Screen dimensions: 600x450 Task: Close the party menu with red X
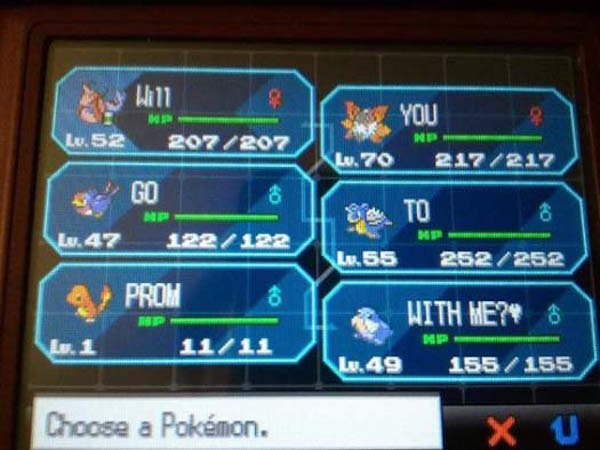click(502, 429)
